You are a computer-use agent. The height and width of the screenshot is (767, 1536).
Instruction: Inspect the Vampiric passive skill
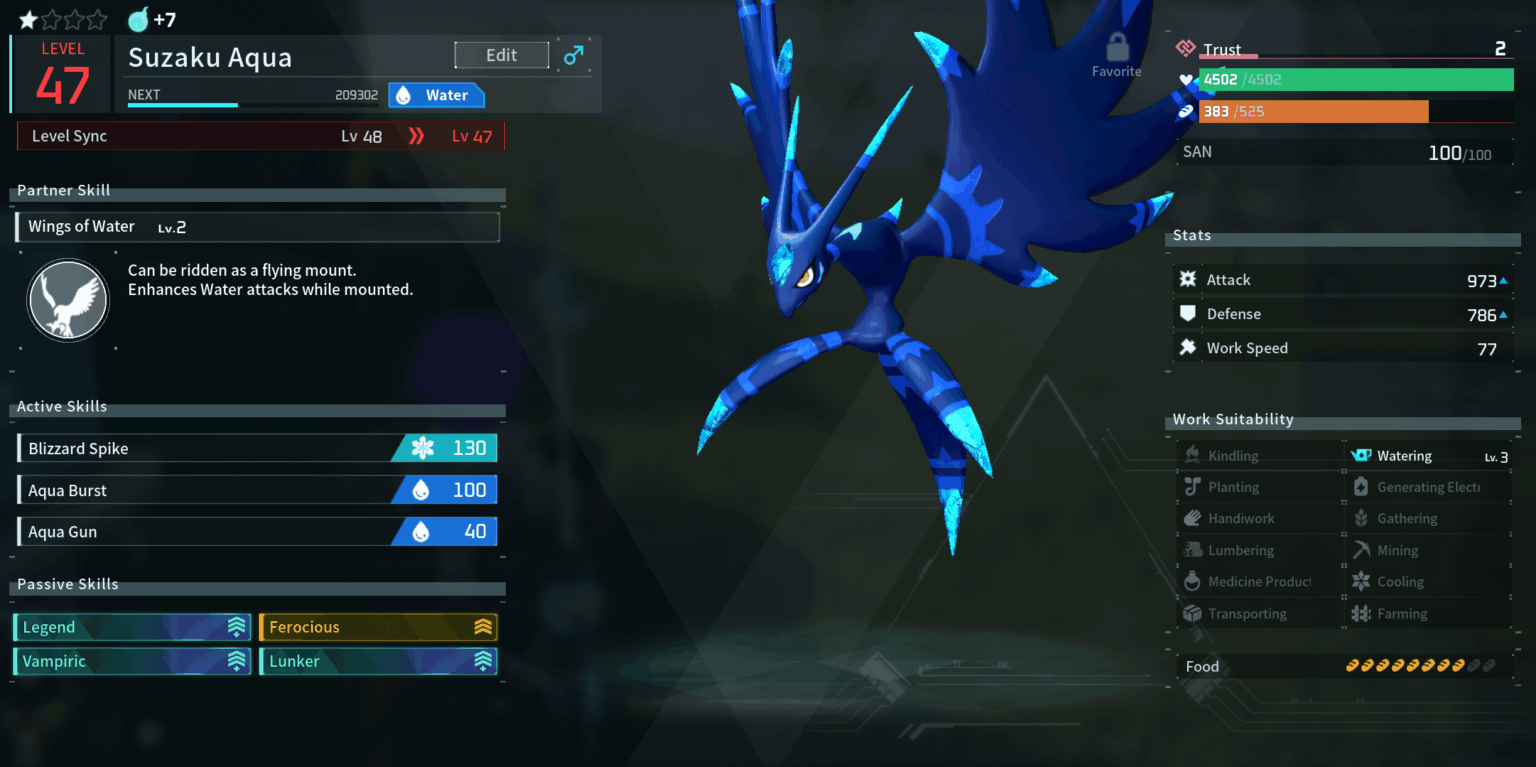point(132,661)
